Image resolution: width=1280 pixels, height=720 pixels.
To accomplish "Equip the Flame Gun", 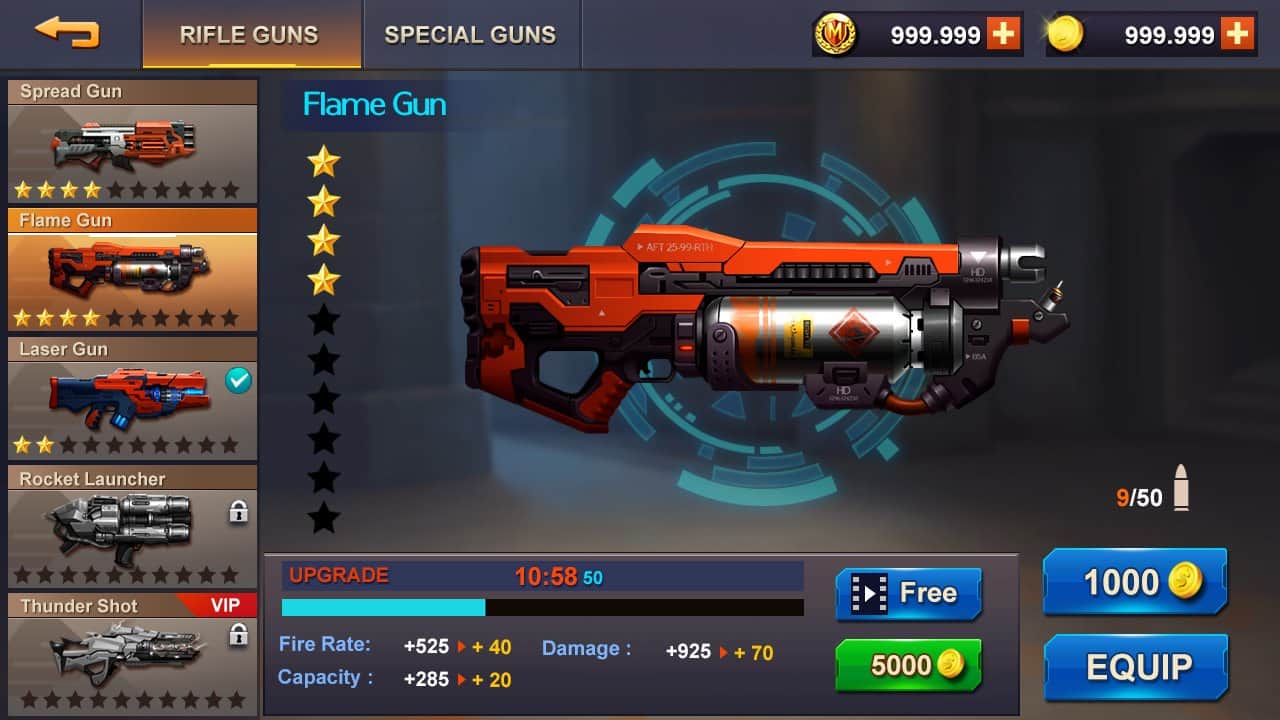I will pyautogui.click(x=1136, y=667).
